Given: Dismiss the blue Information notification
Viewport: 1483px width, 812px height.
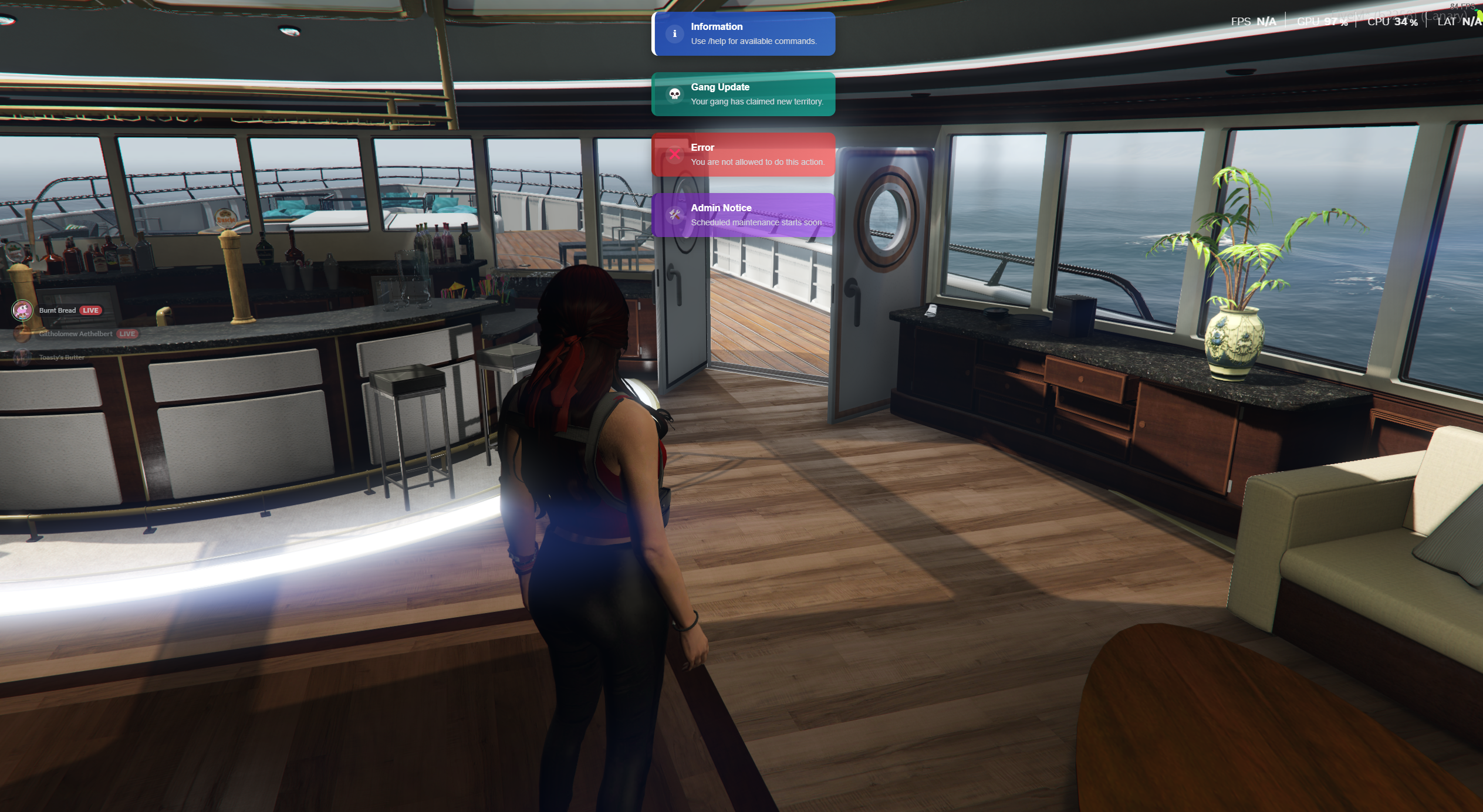Looking at the screenshot, I should (x=743, y=34).
